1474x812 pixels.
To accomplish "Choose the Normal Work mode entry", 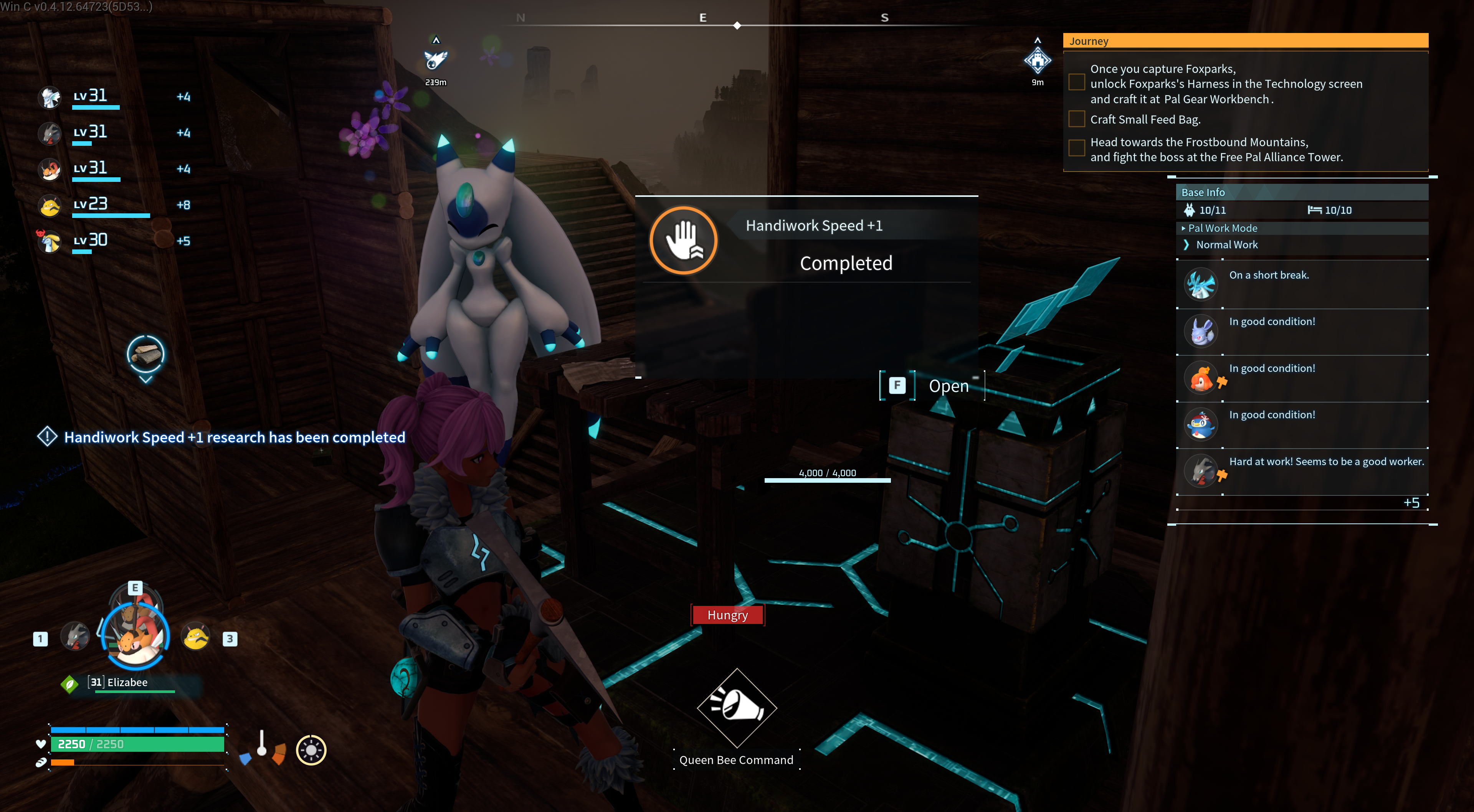I will tap(1227, 244).
